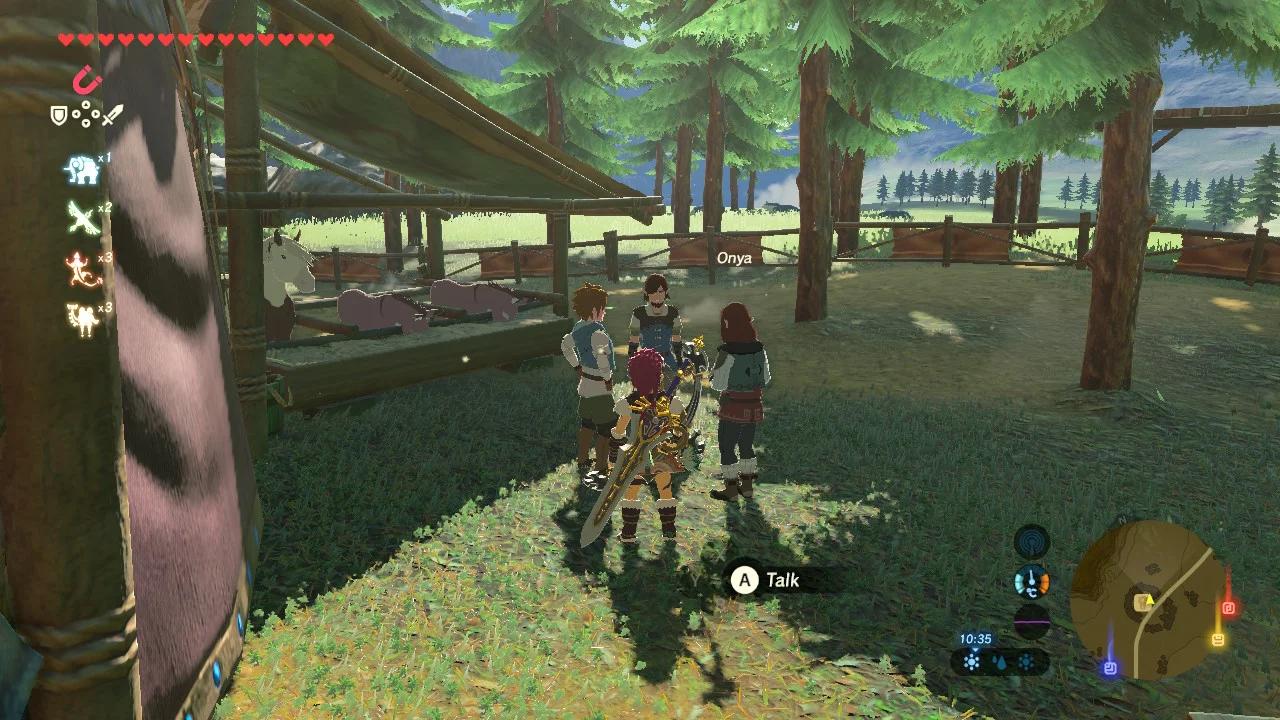Select the red map pin marker
The image size is (1280, 720).
(x=1229, y=607)
